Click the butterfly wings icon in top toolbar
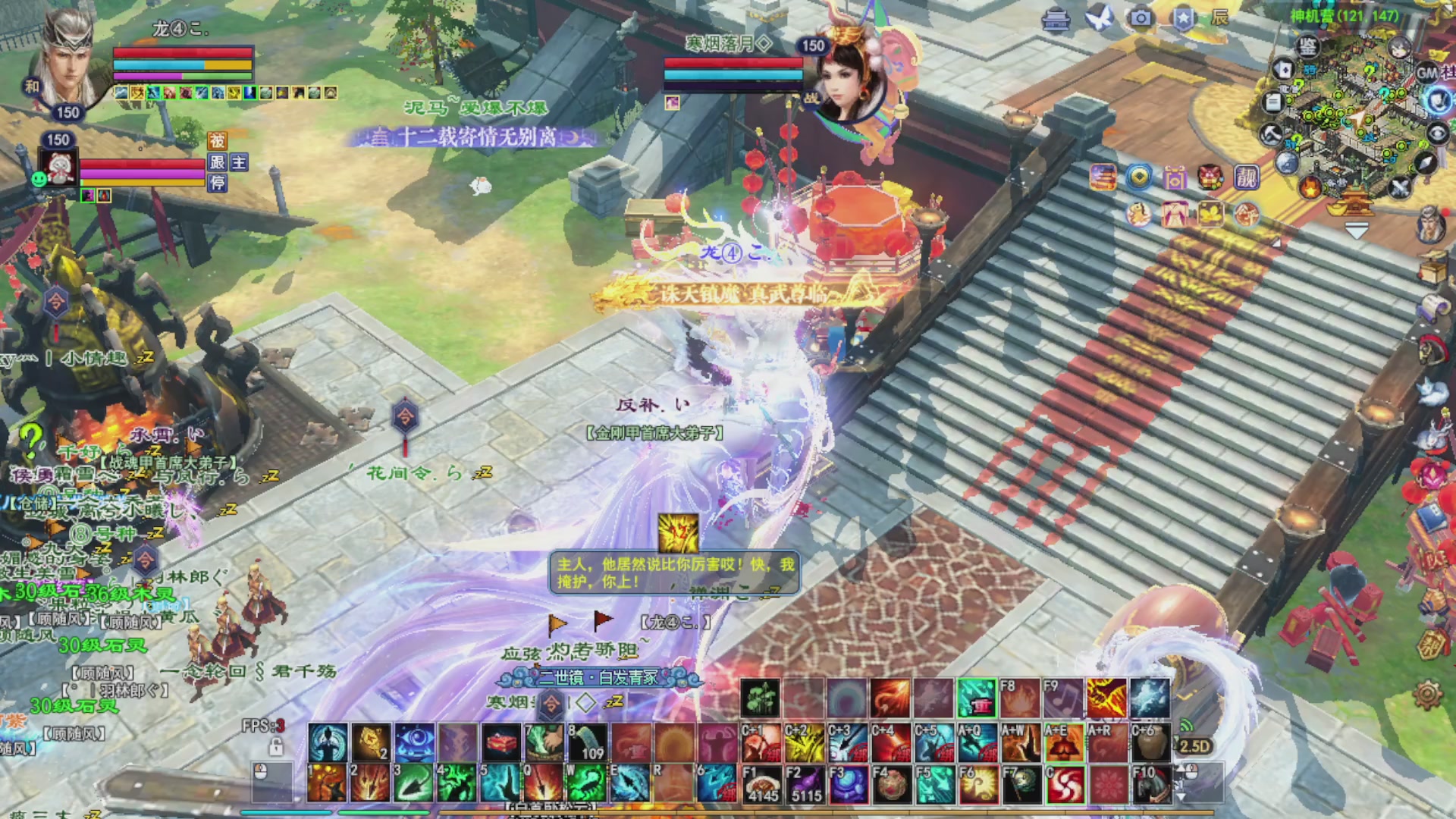1456x819 pixels. click(x=1099, y=17)
